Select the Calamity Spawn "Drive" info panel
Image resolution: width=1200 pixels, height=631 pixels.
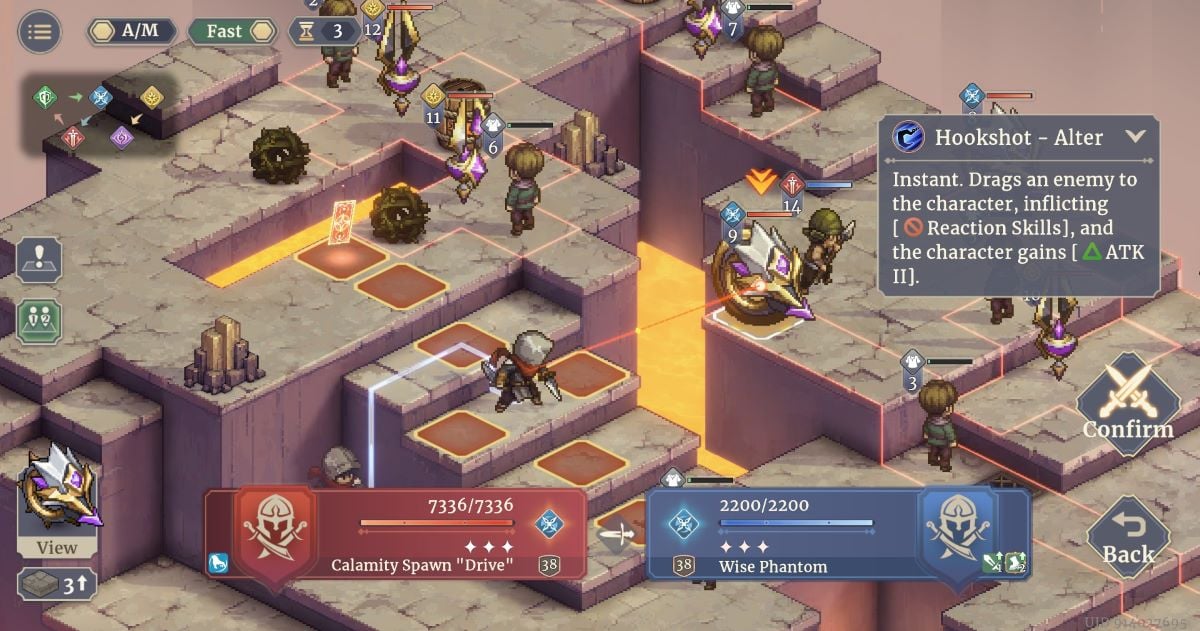click(395, 533)
